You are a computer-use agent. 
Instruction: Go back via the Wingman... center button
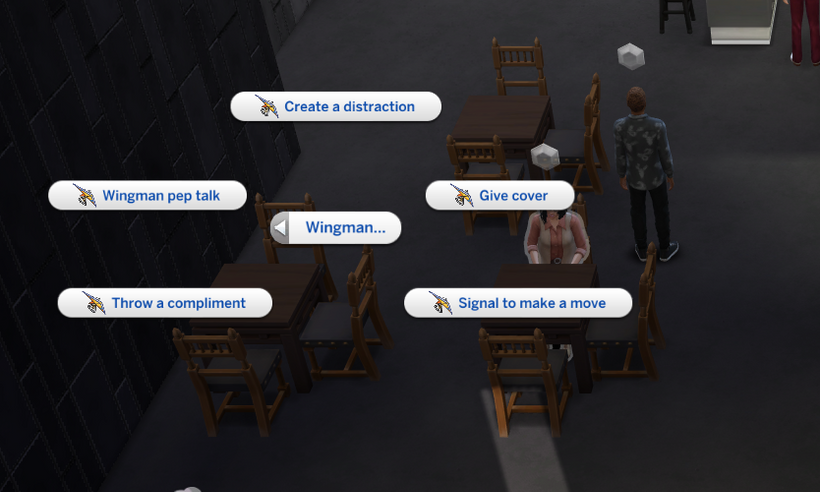pos(336,228)
